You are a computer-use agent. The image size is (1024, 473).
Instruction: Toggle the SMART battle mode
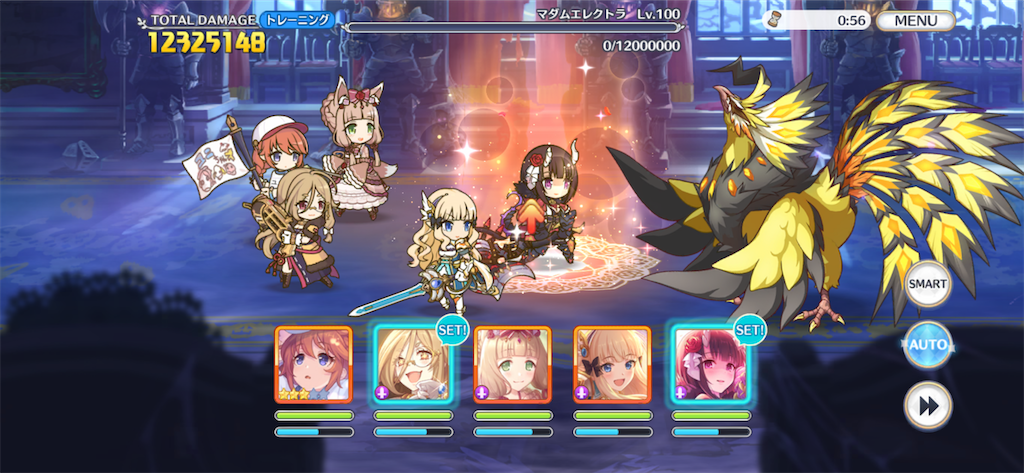pos(927,285)
